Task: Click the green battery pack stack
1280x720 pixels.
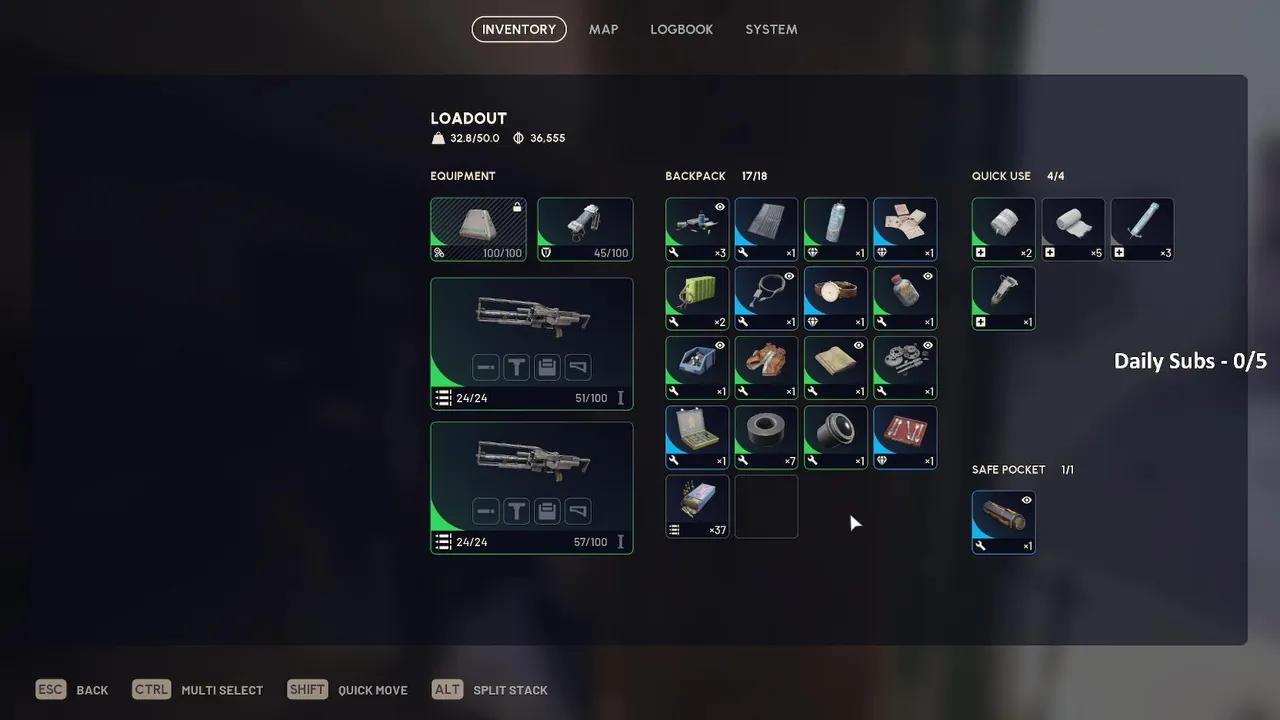Action: (x=697, y=298)
